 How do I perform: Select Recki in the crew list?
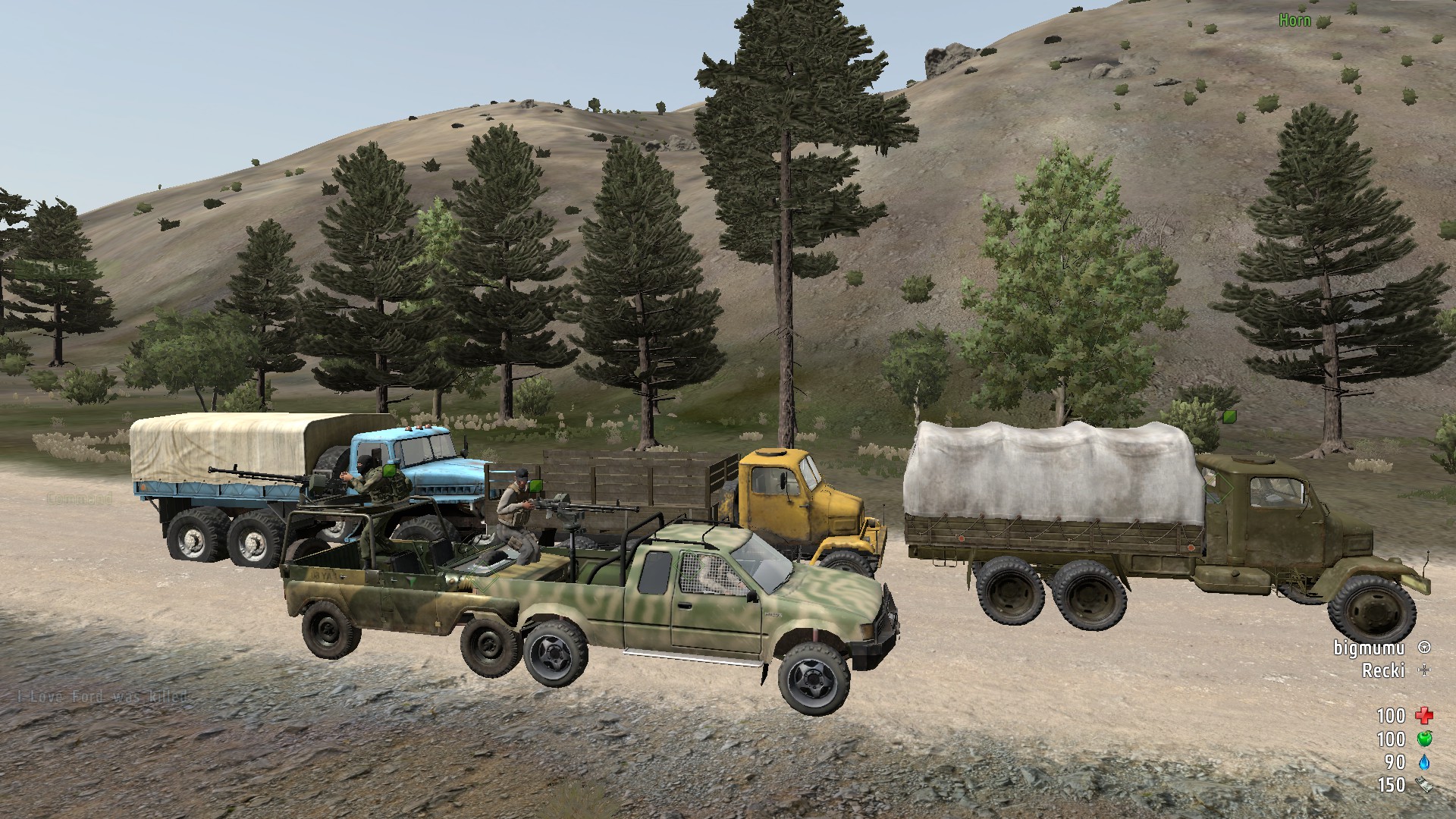tap(1383, 670)
